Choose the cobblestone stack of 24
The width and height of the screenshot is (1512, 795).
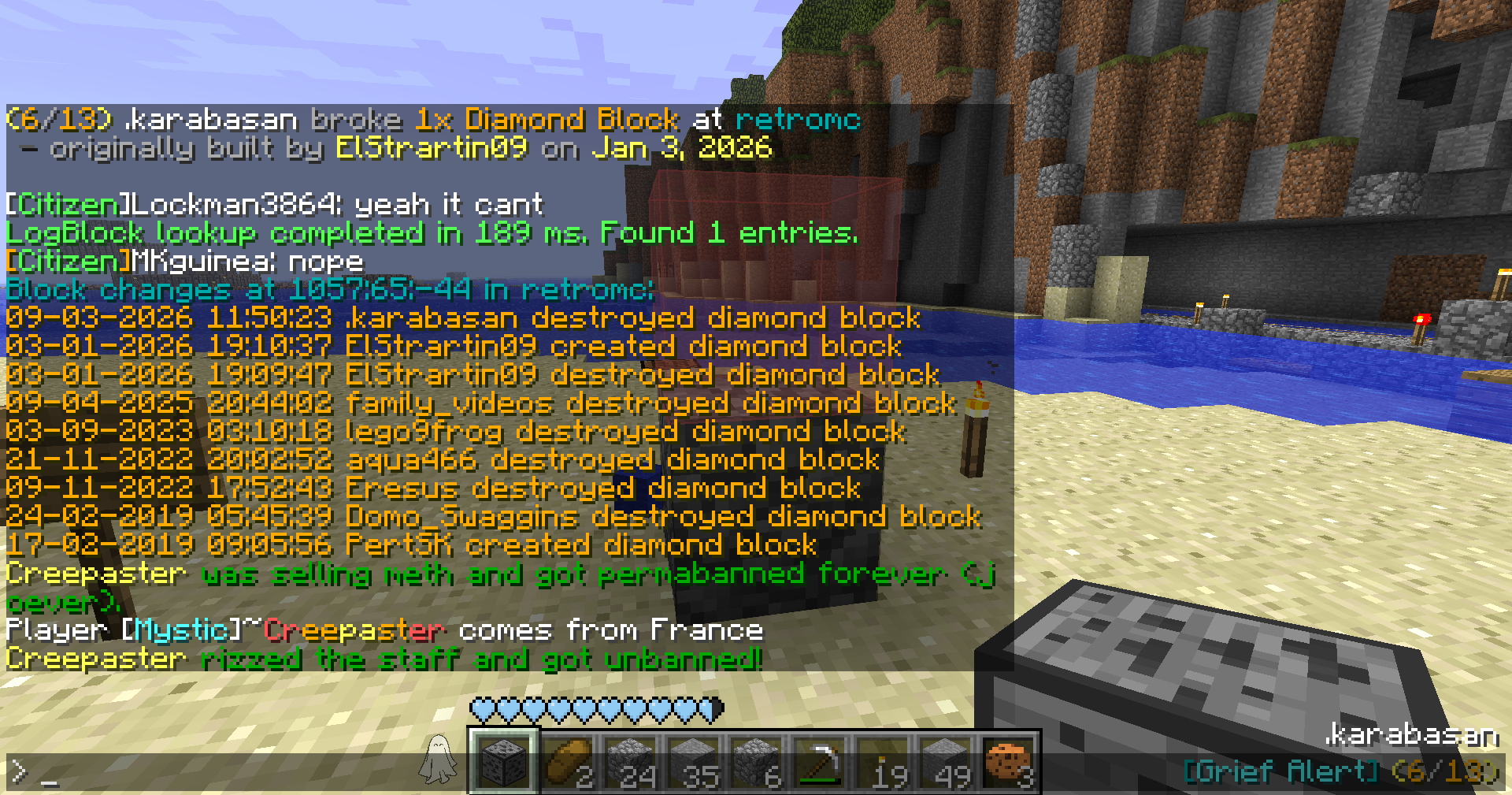click(x=631, y=761)
